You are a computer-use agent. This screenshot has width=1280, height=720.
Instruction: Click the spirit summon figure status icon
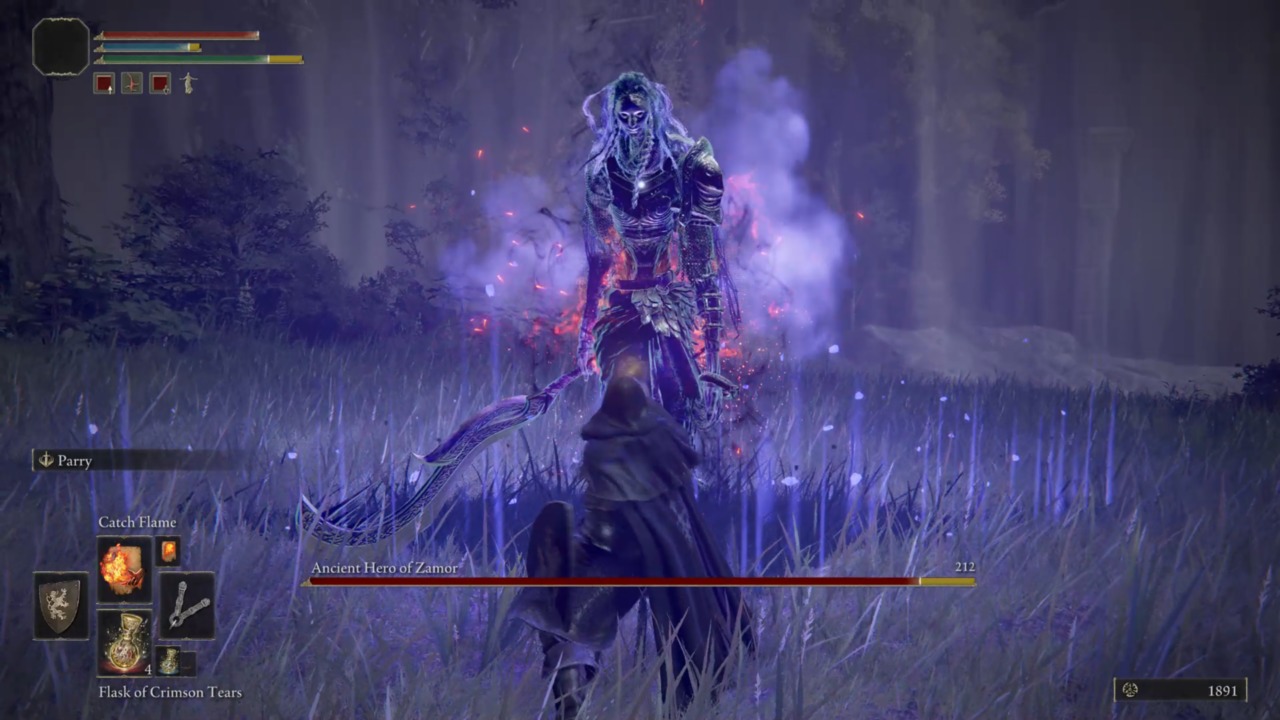(x=188, y=84)
